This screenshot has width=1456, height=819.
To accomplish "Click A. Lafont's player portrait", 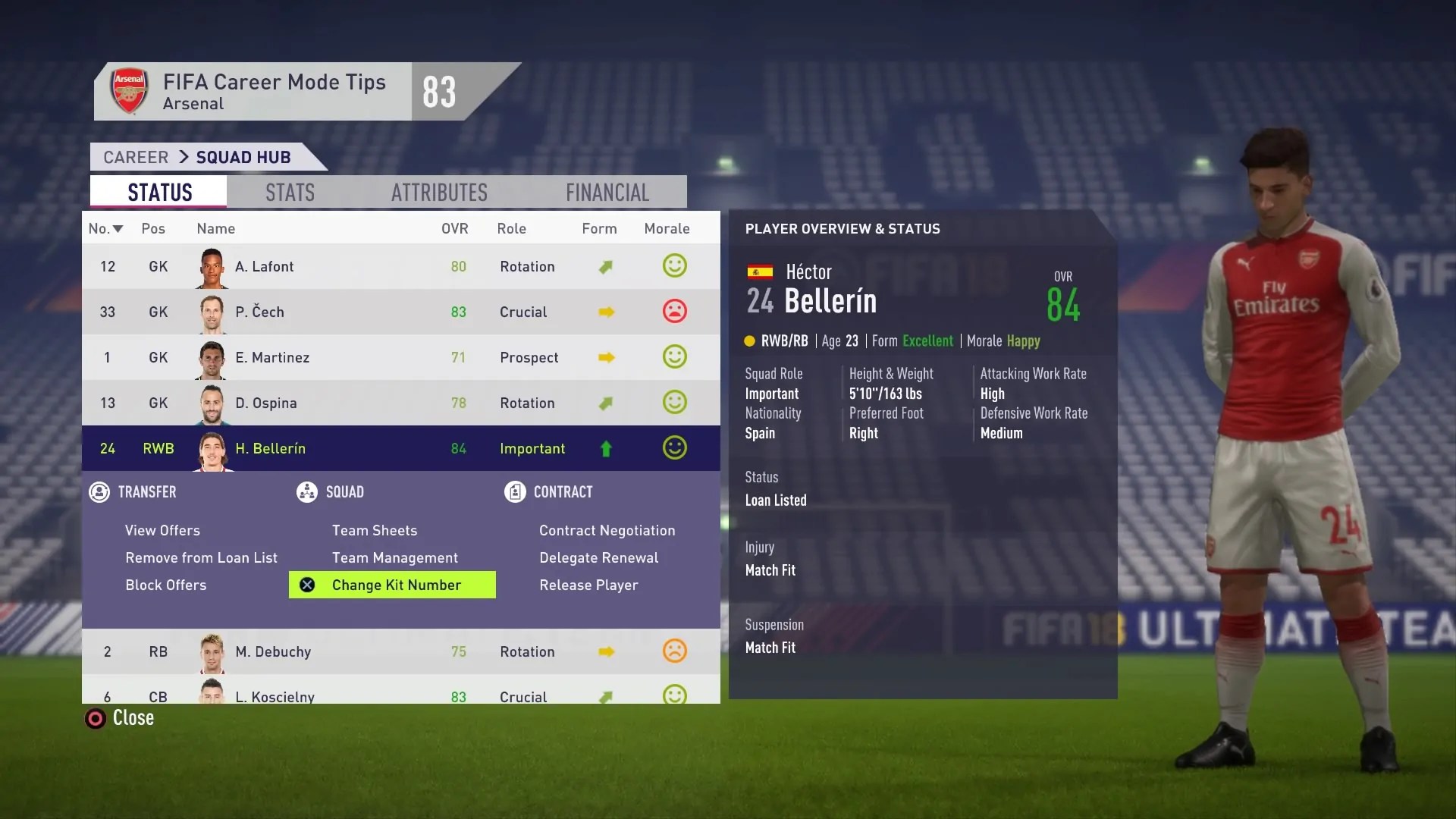I will pos(211,266).
